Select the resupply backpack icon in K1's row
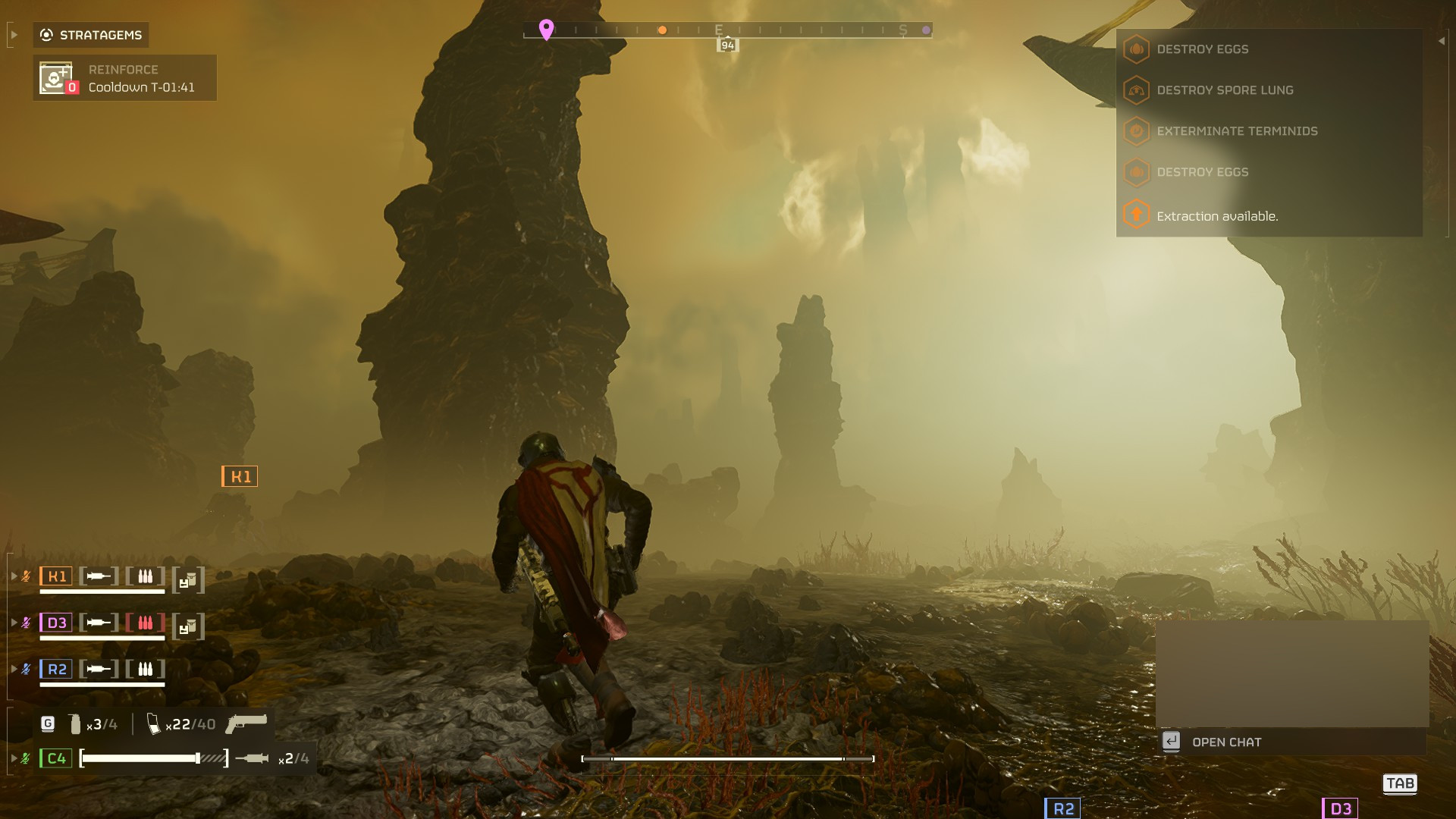This screenshot has width=1456, height=819. click(x=187, y=579)
